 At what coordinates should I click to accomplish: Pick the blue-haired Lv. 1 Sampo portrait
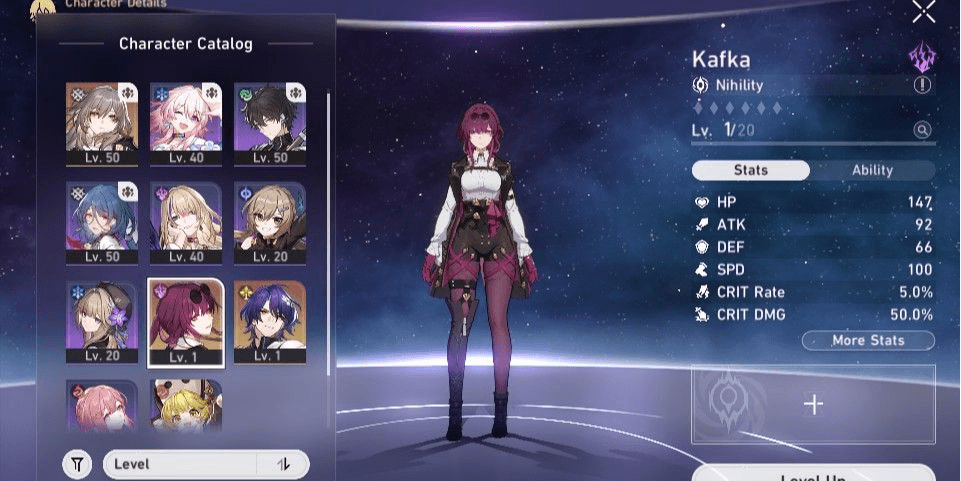[270, 321]
